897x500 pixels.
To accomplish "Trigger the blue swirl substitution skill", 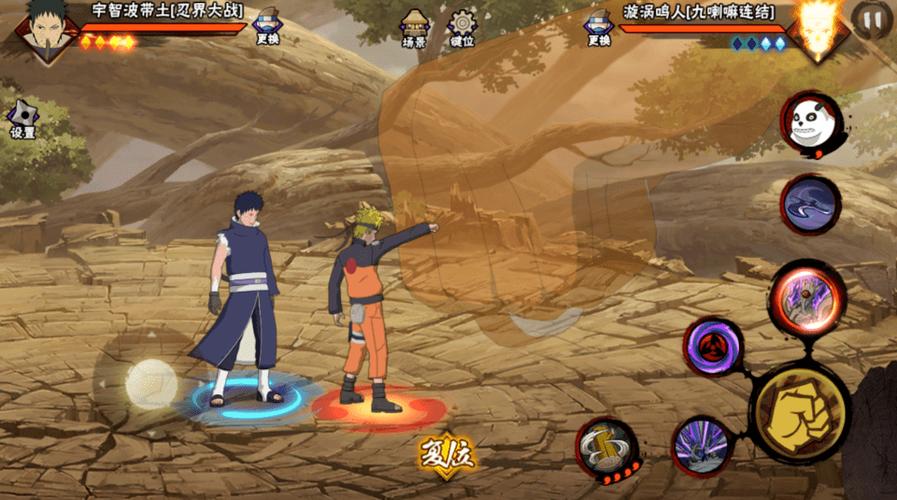I will pyautogui.click(x=810, y=205).
